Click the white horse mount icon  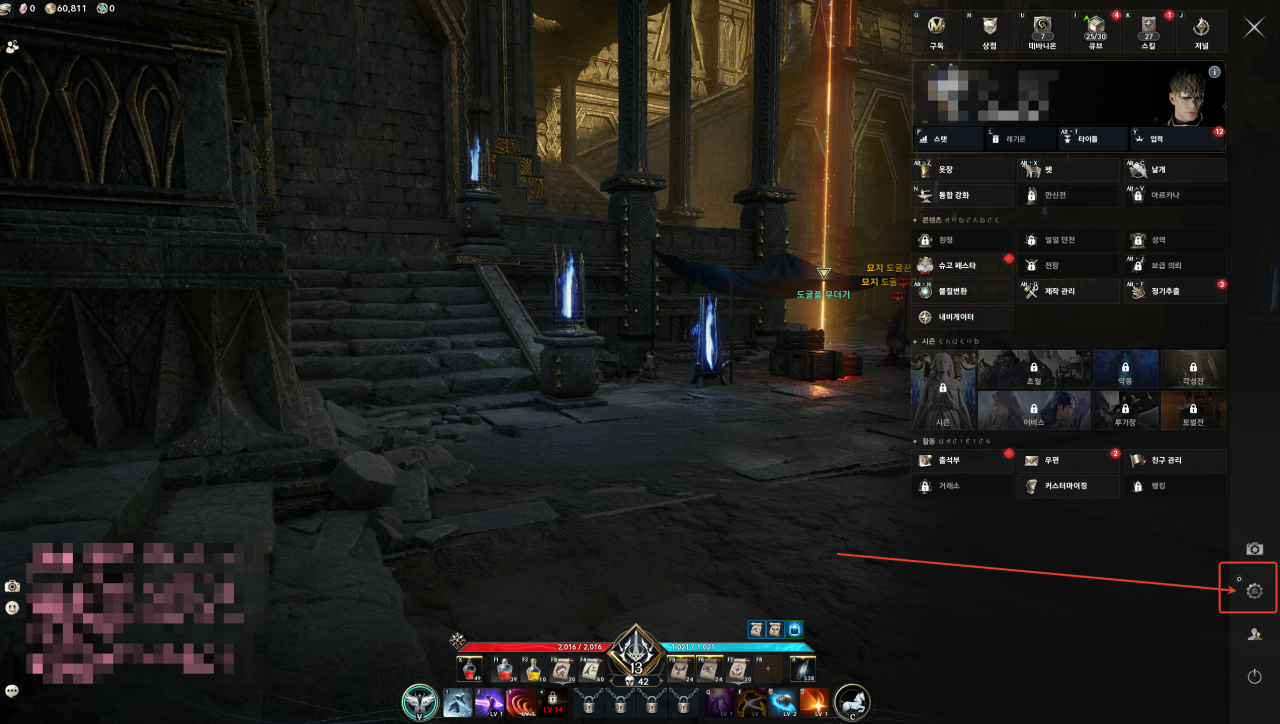[x=852, y=702]
